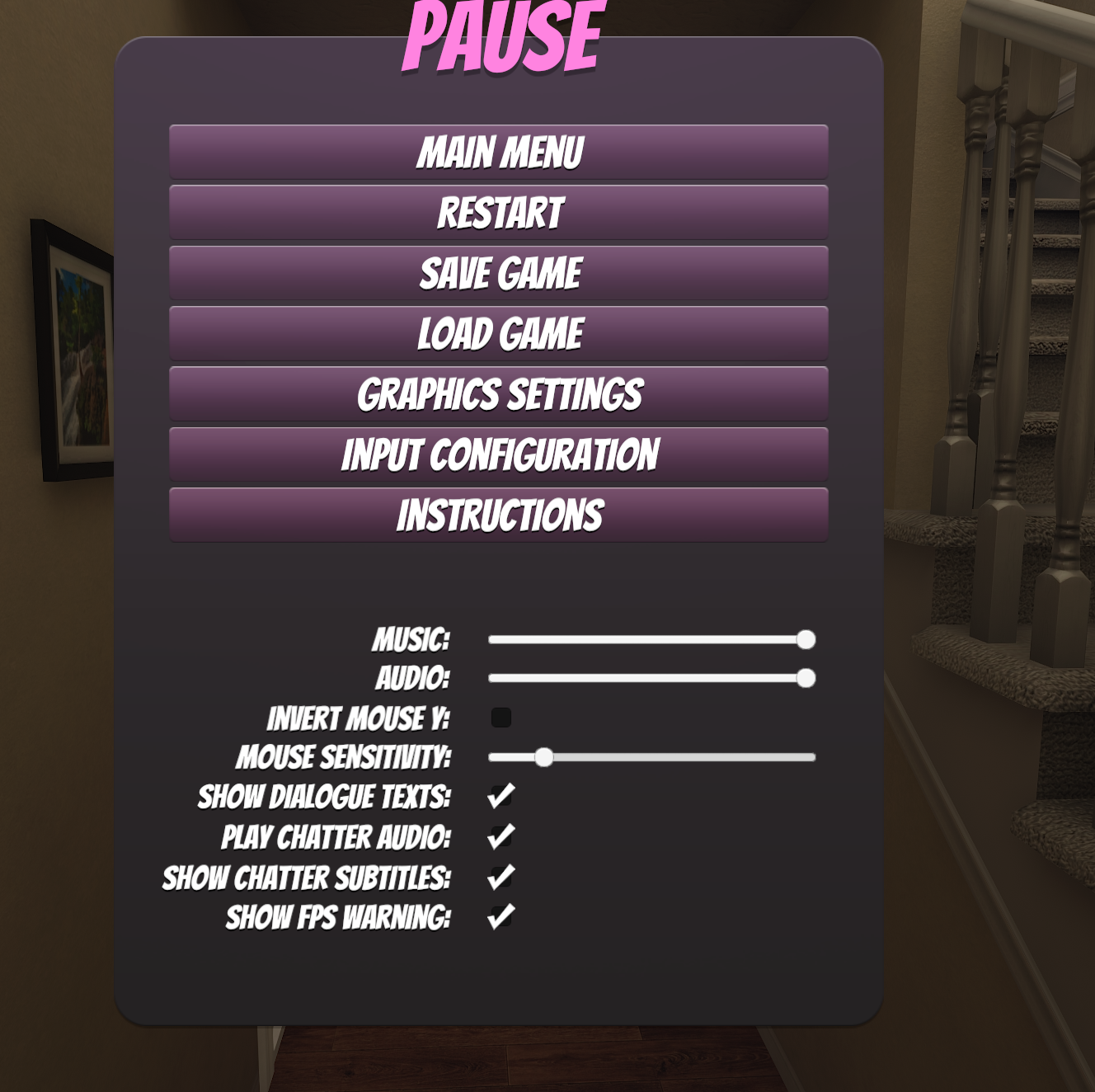This screenshot has height=1092, width=1095.
Task: Click the Main Menu button
Action: coord(499,152)
